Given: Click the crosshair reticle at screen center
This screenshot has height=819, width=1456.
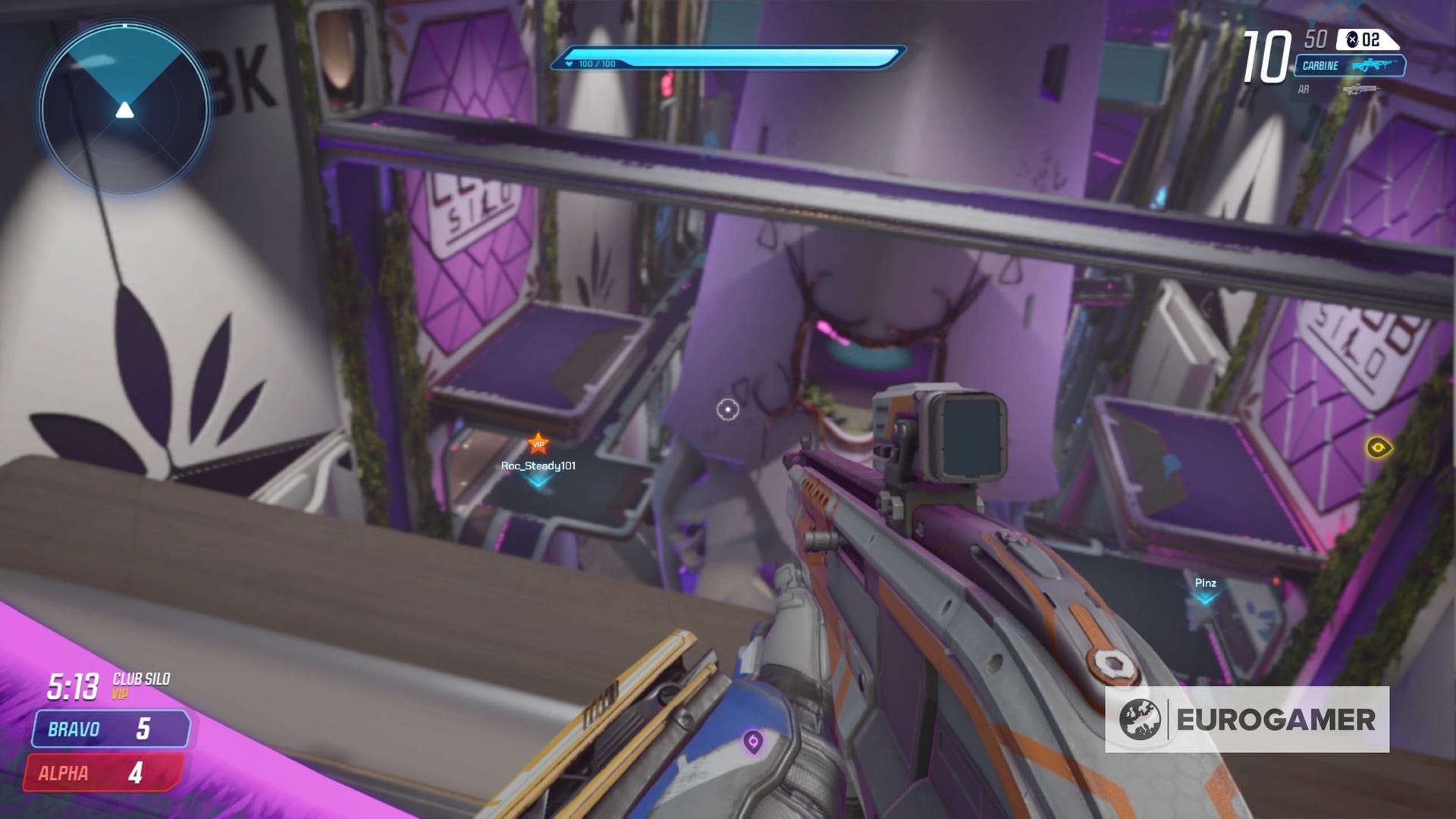Looking at the screenshot, I should coord(726,409).
